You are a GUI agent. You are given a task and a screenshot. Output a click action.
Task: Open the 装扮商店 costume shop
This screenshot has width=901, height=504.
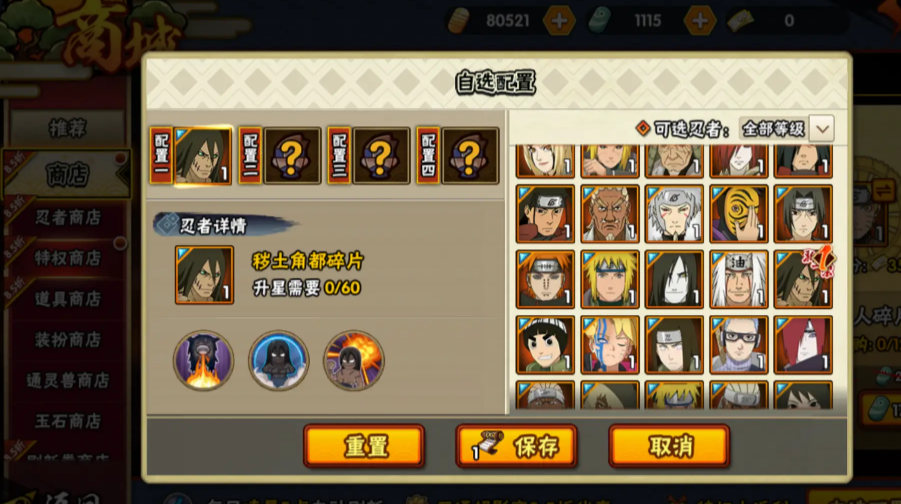68,339
